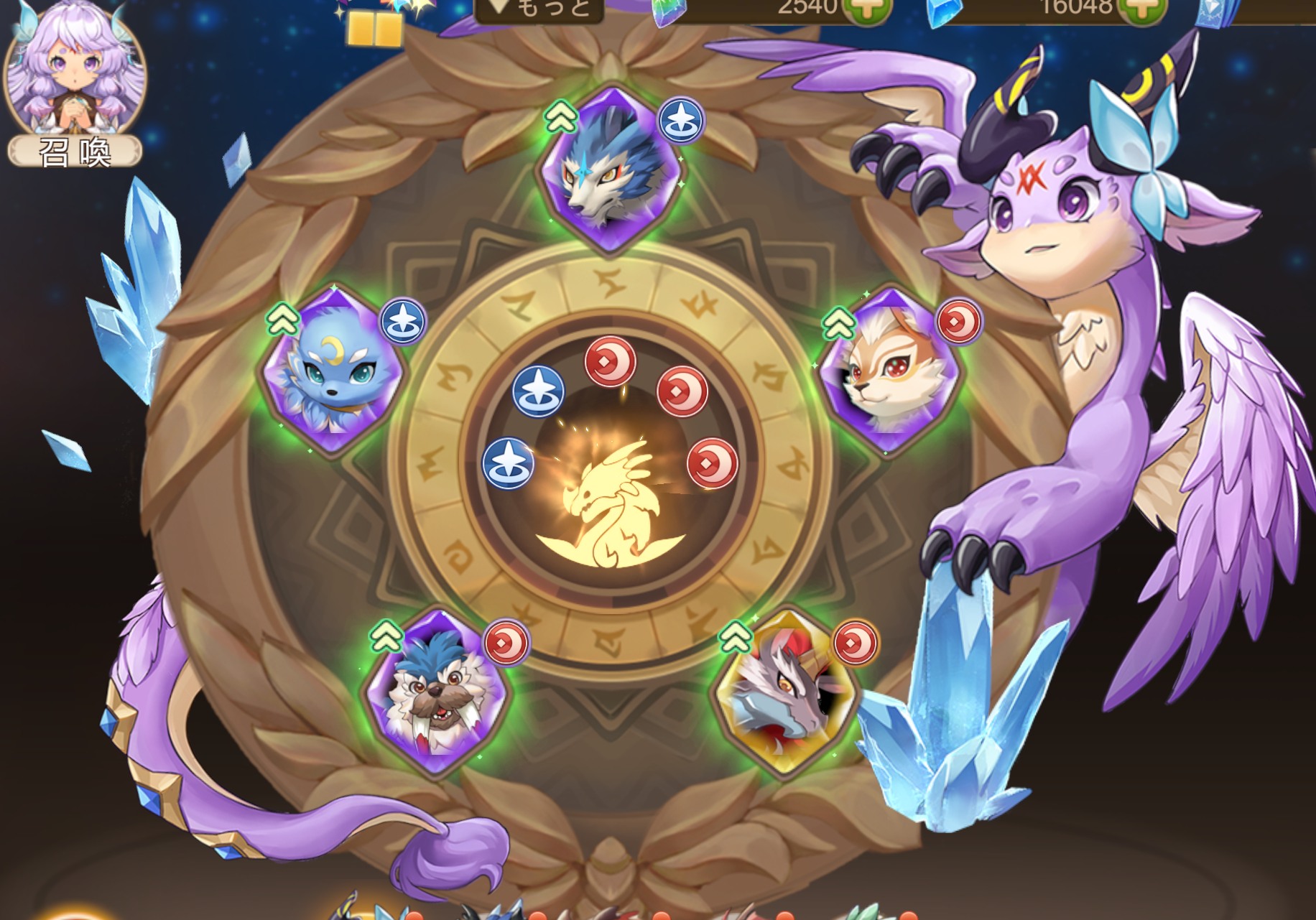Select the golden-framed dragon hero hexagon

coord(786,693)
